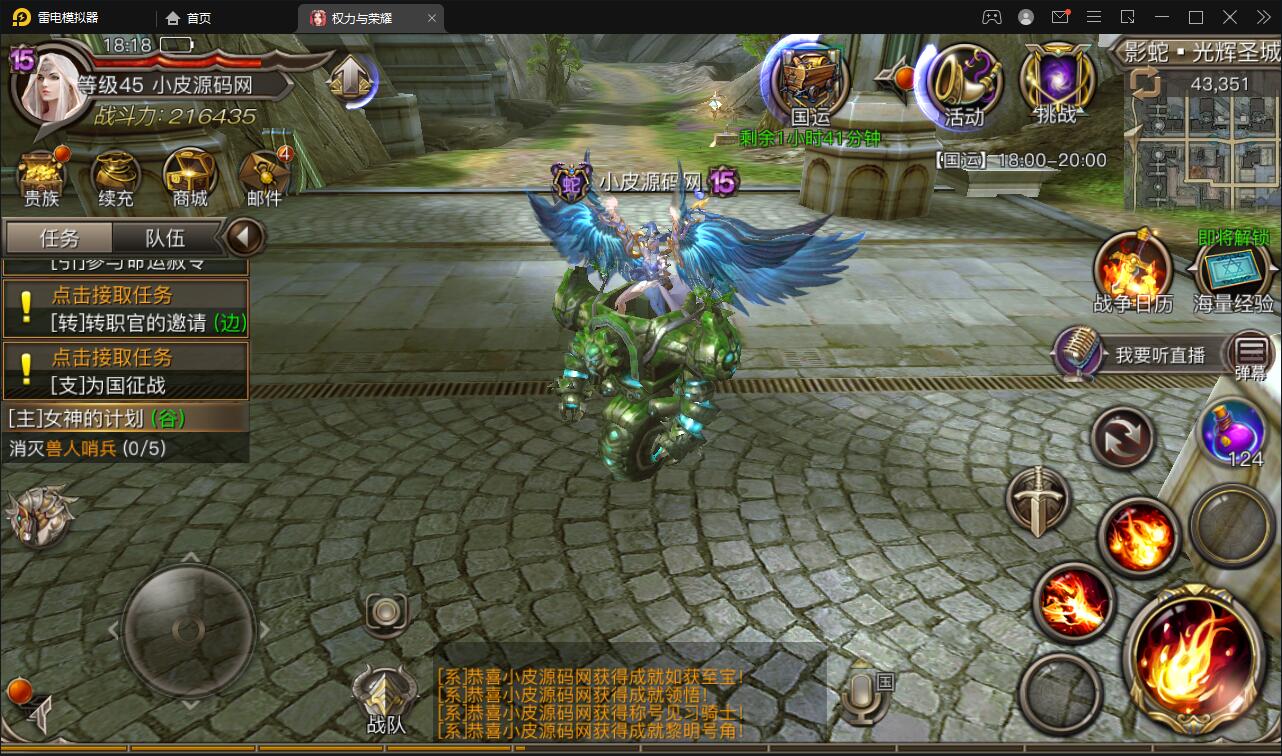Screen dimensions: 1282x756
Task: Open the 邮件 mailbox
Action: (264, 177)
